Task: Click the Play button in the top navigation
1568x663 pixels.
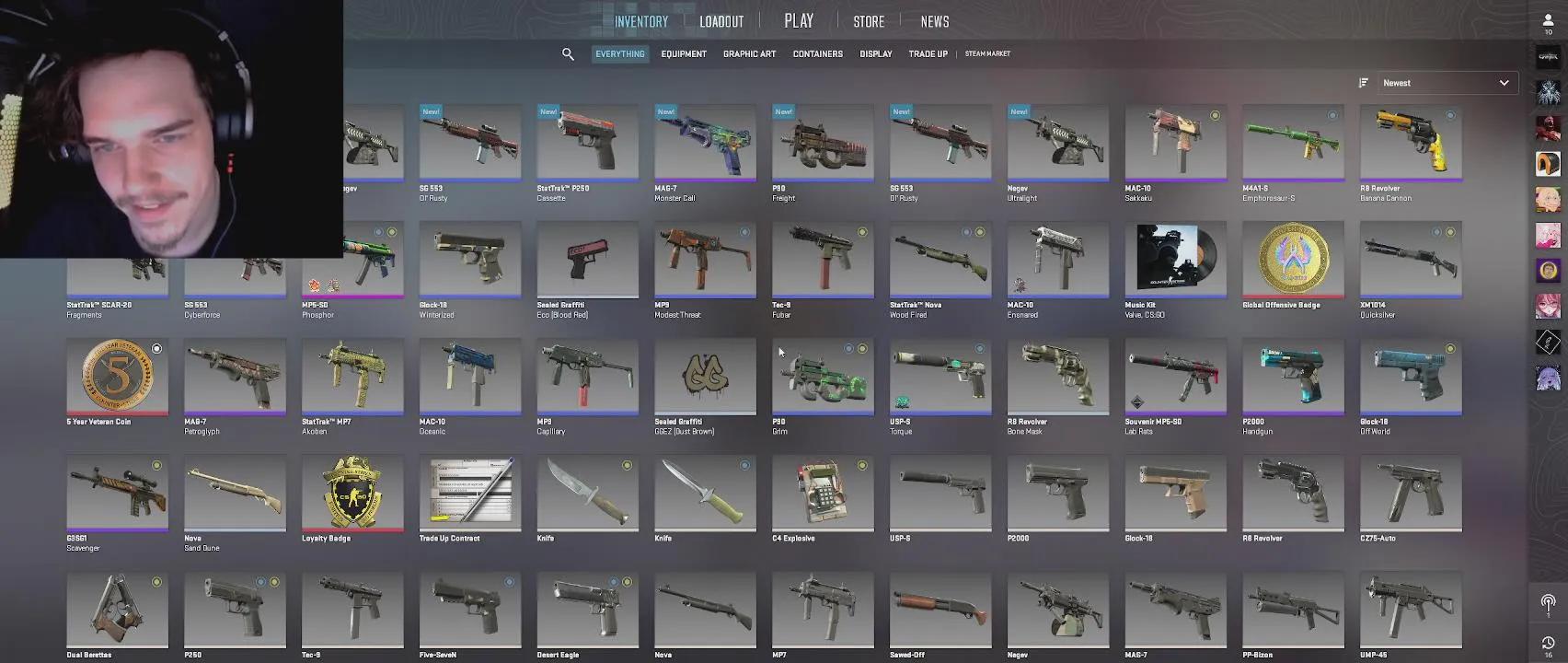Action: (x=798, y=19)
